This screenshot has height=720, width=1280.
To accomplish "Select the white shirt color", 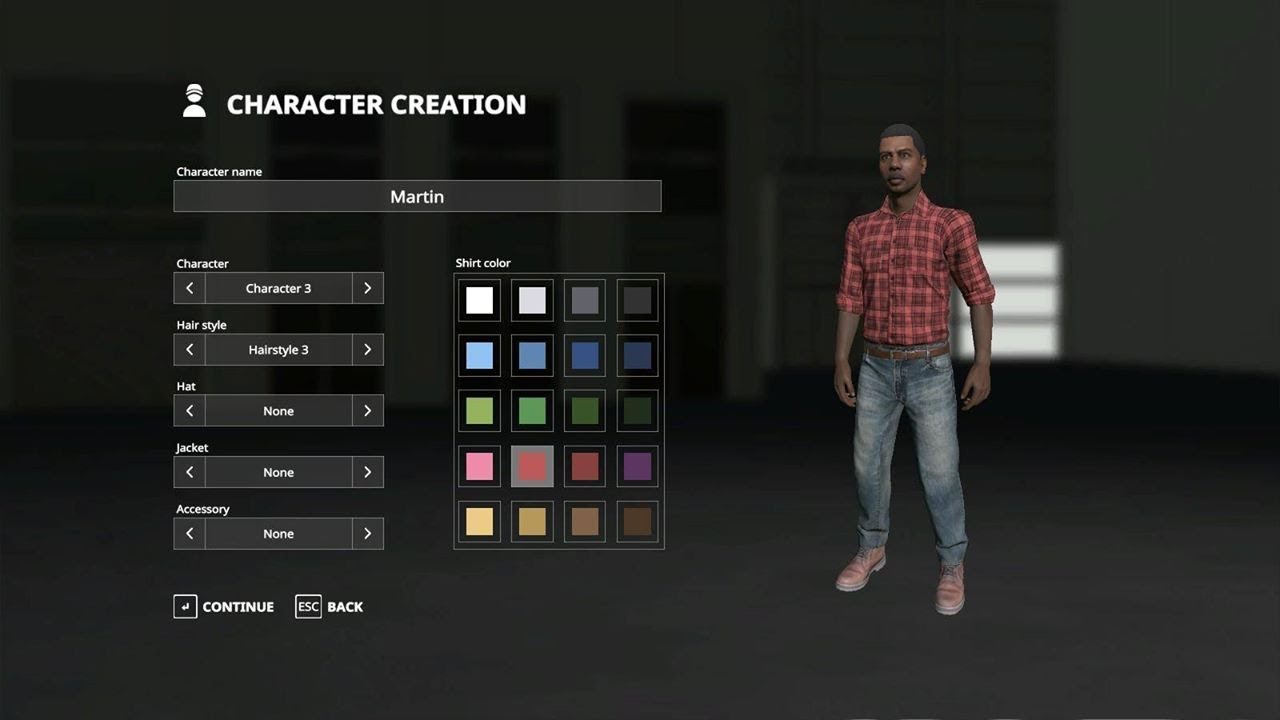I will 478,299.
